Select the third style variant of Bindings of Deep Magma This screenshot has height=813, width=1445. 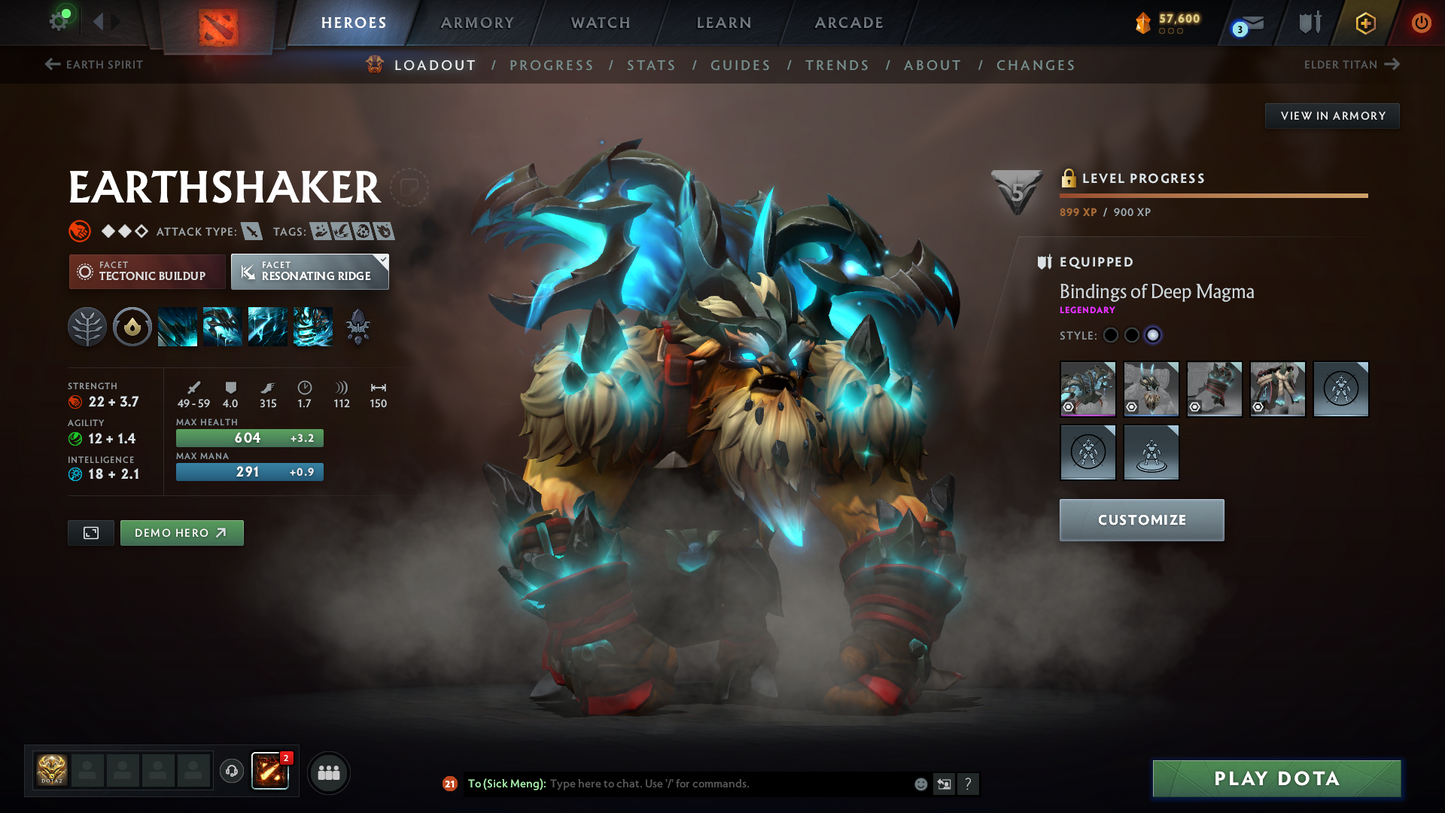click(1152, 335)
